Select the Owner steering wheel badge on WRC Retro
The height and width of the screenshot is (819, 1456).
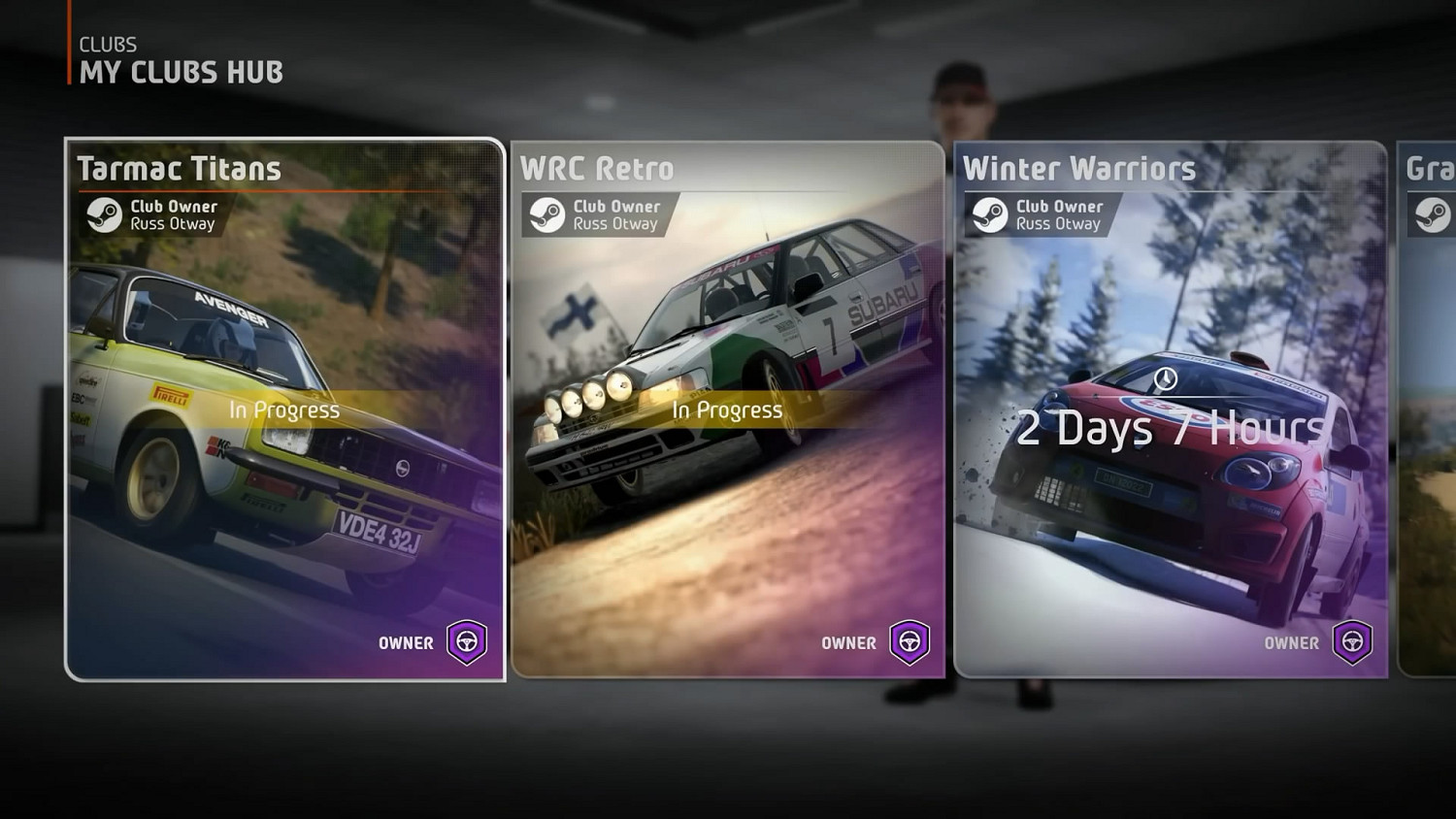[x=908, y=642]
